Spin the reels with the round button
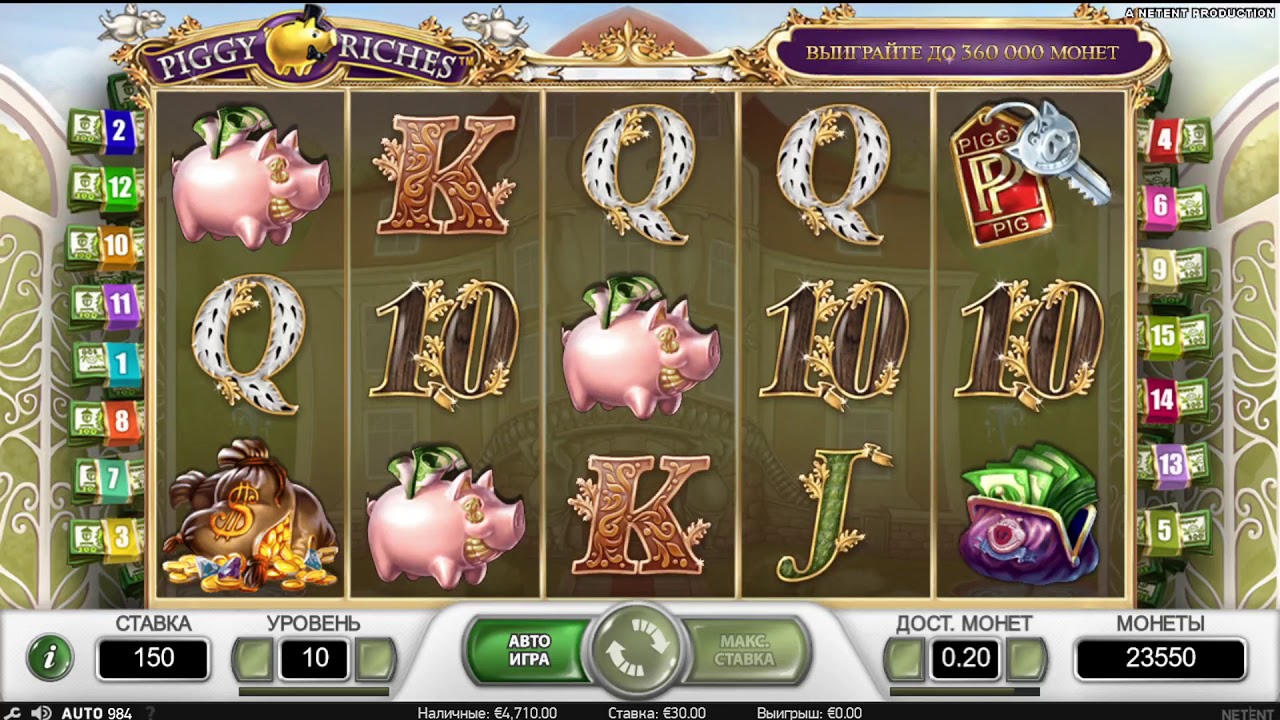 (636, 651)
